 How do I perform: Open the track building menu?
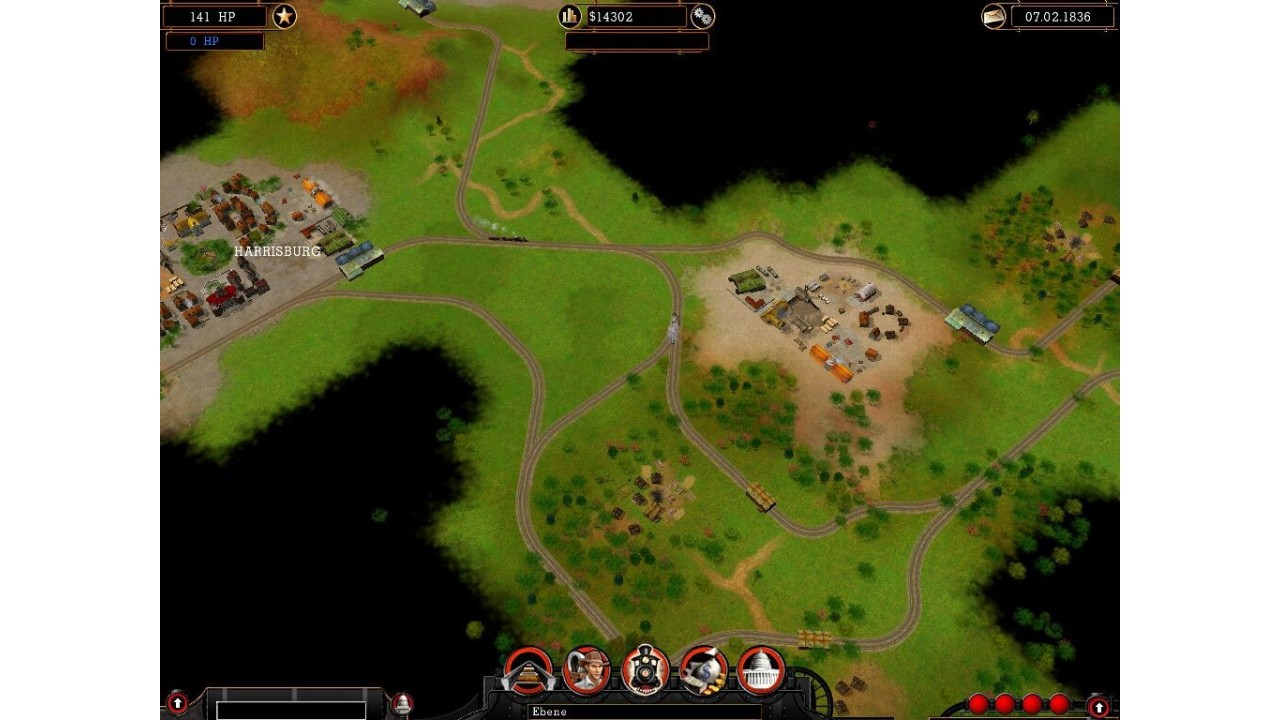point(528,670)
